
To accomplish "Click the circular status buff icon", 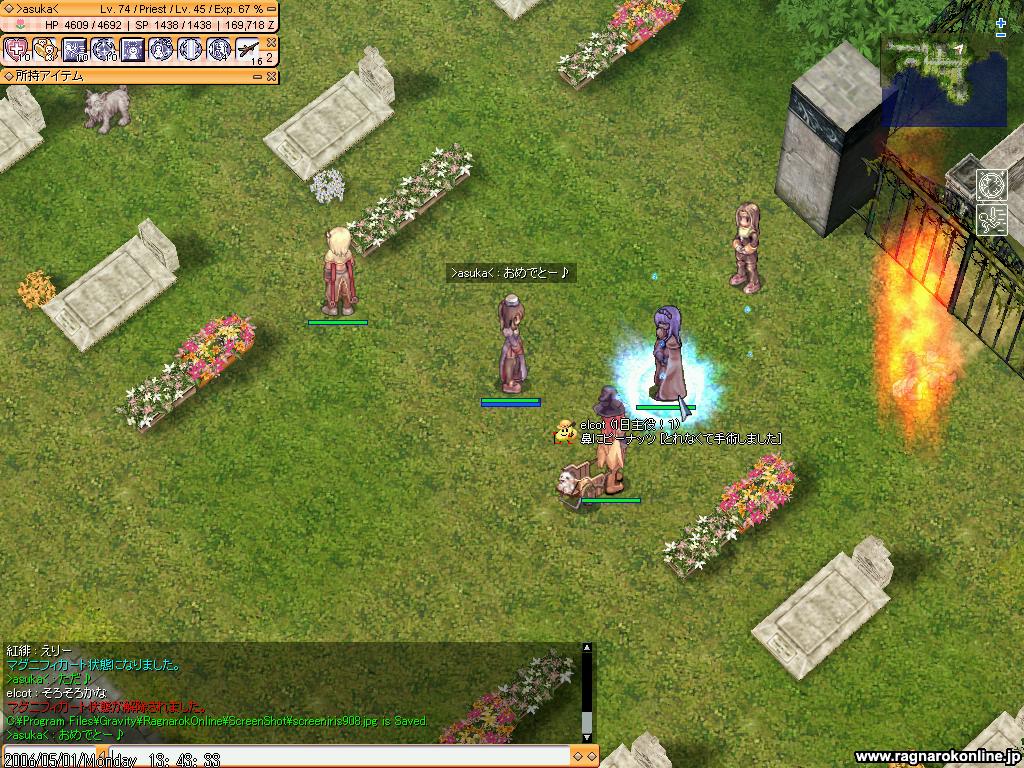I will tap(990, 186).
